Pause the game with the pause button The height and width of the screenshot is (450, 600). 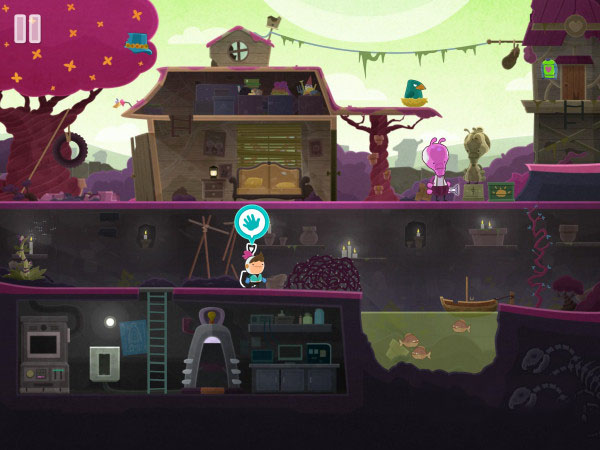(28, 28)
